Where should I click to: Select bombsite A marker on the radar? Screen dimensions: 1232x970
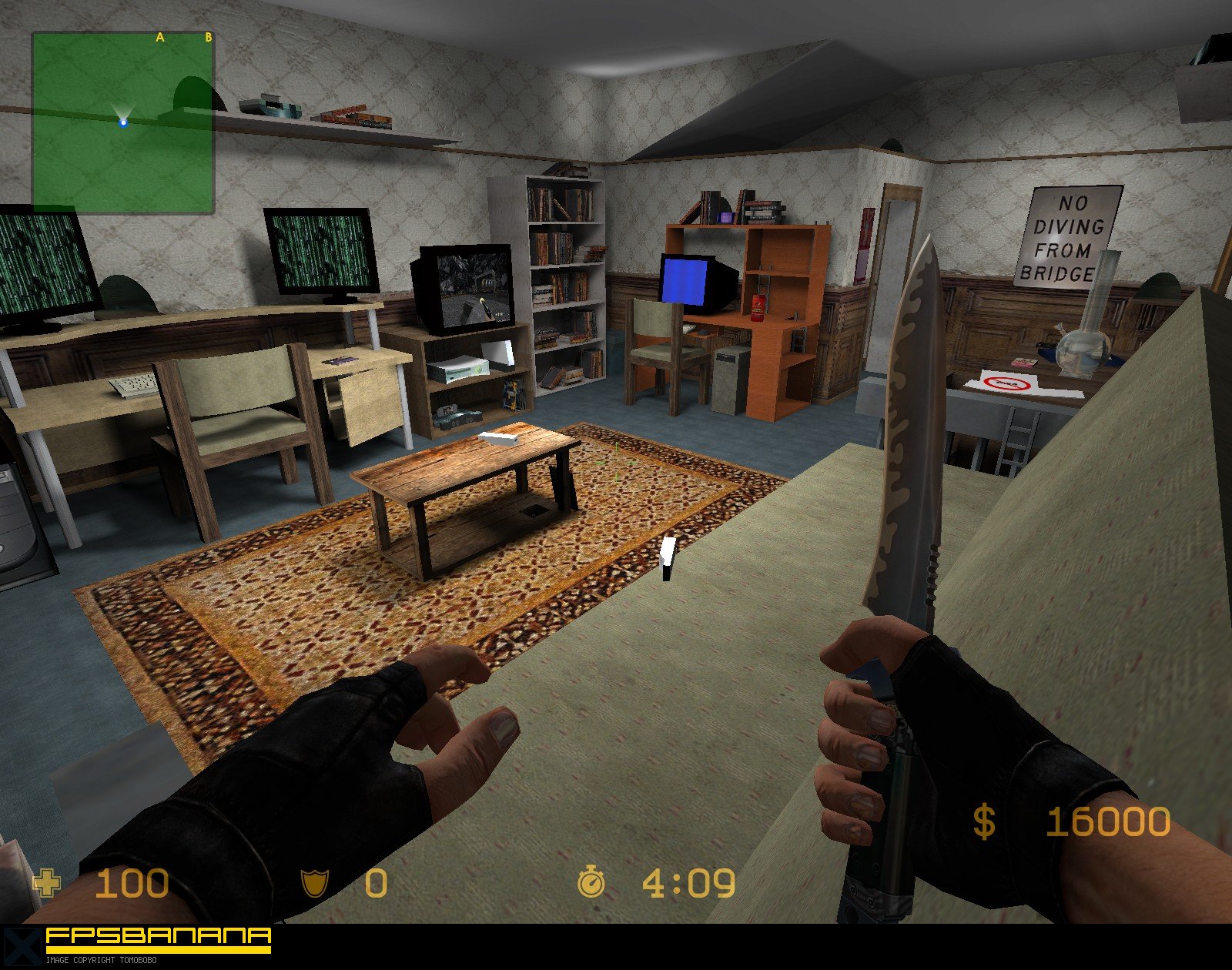[160, 36]
